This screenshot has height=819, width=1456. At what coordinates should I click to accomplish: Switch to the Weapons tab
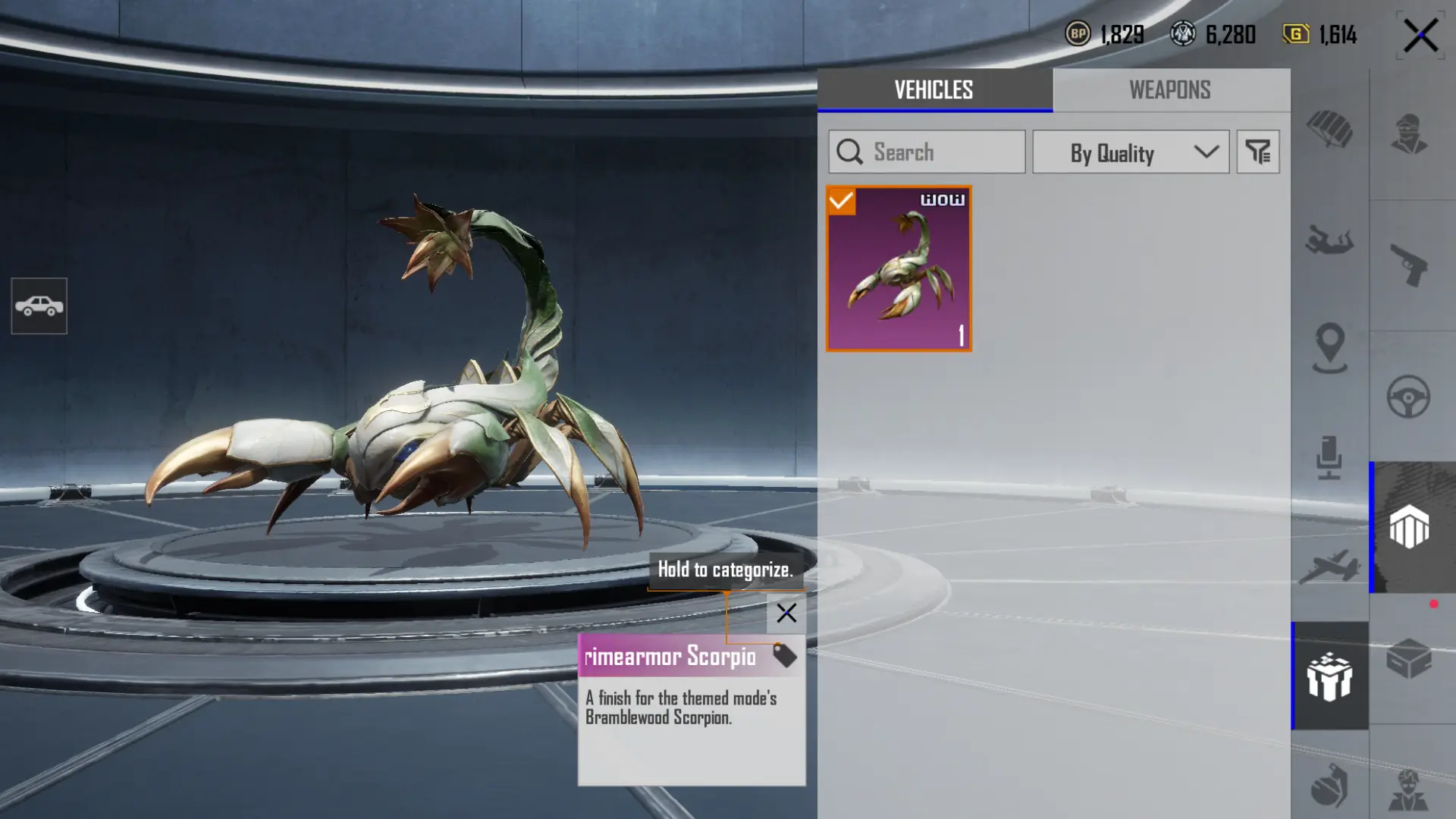click(x=1170, y=90)
